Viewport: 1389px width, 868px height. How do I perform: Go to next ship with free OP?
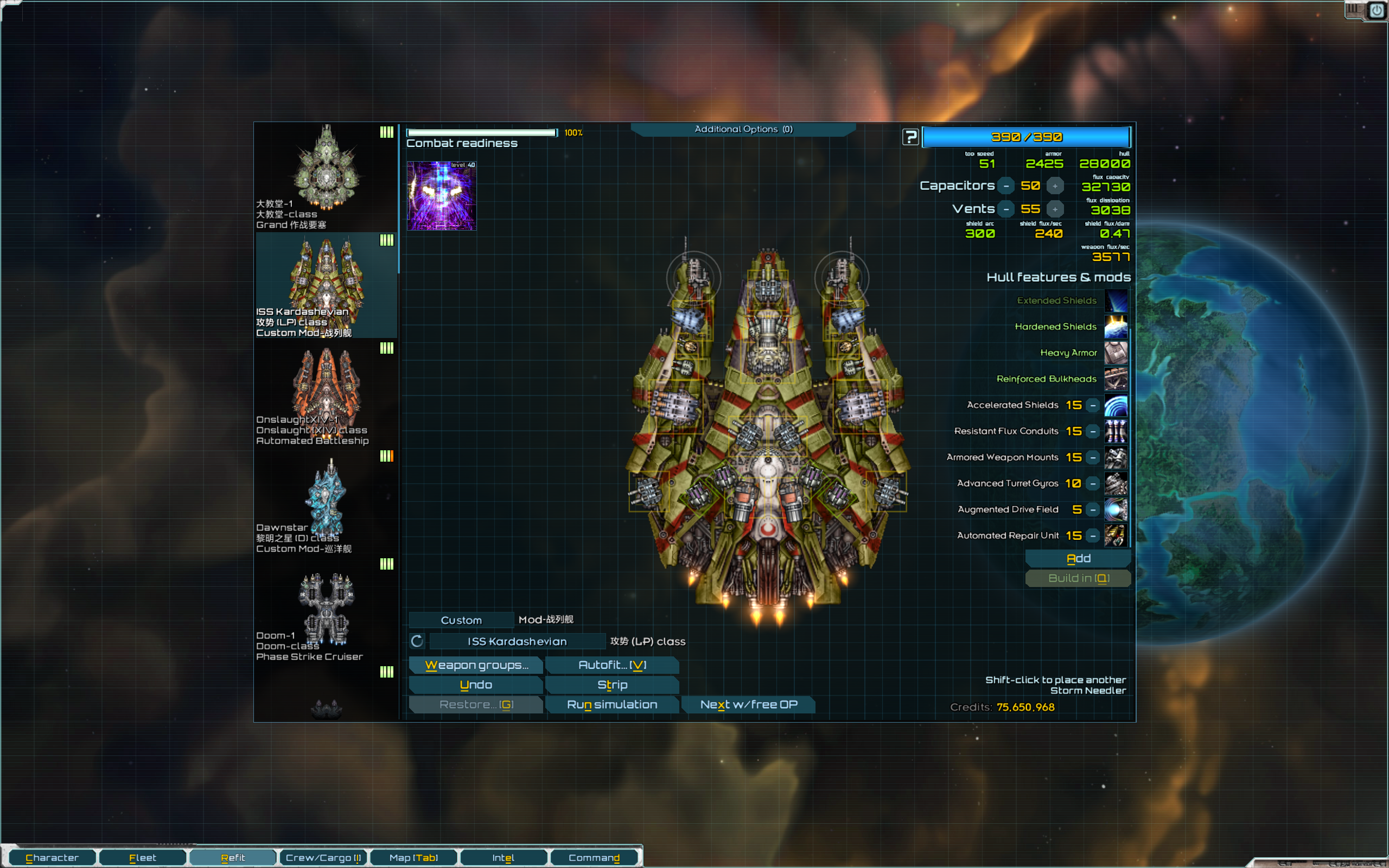(x=748, y=704)
